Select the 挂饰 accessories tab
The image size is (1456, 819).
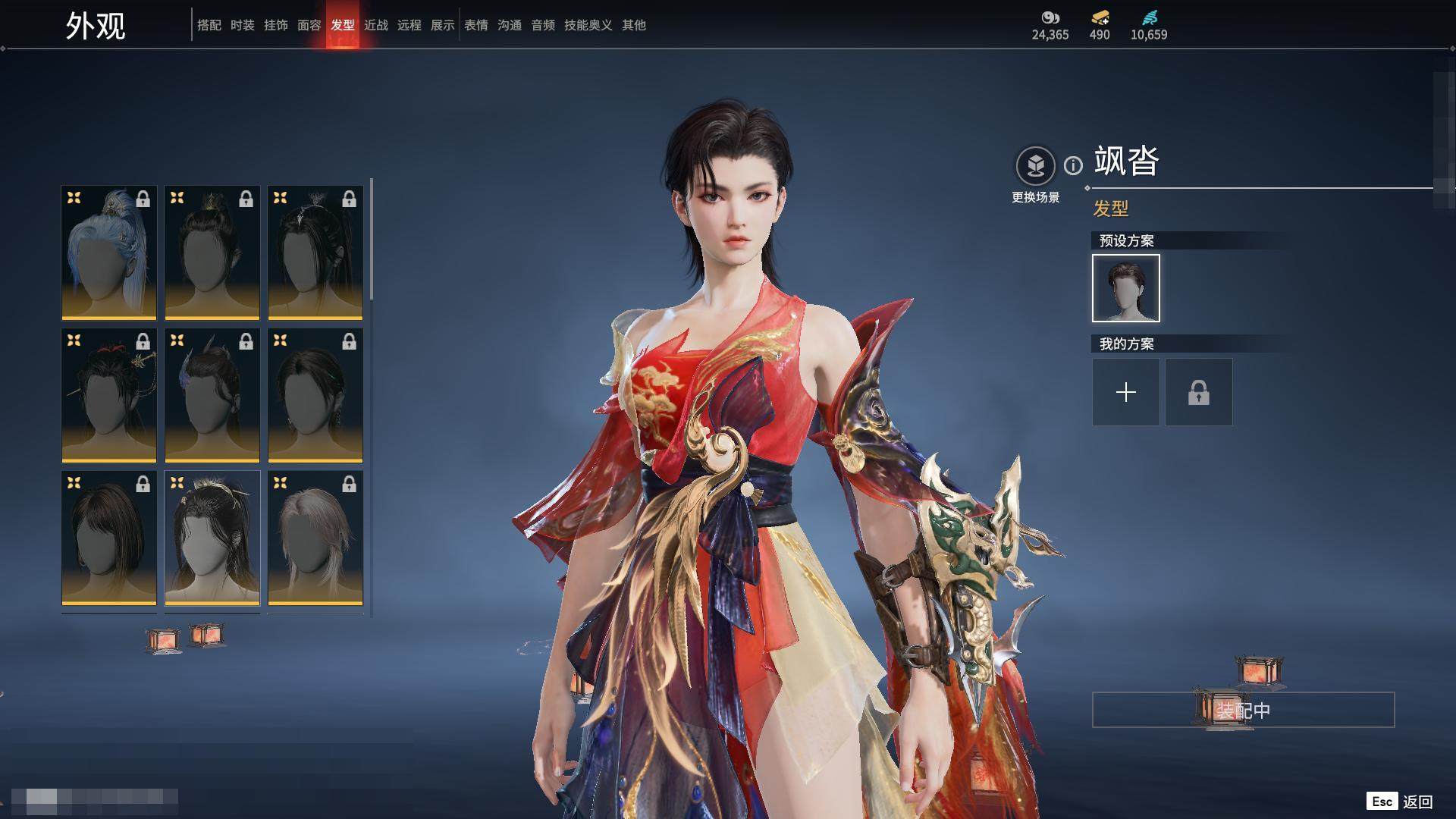click(275, 25)
